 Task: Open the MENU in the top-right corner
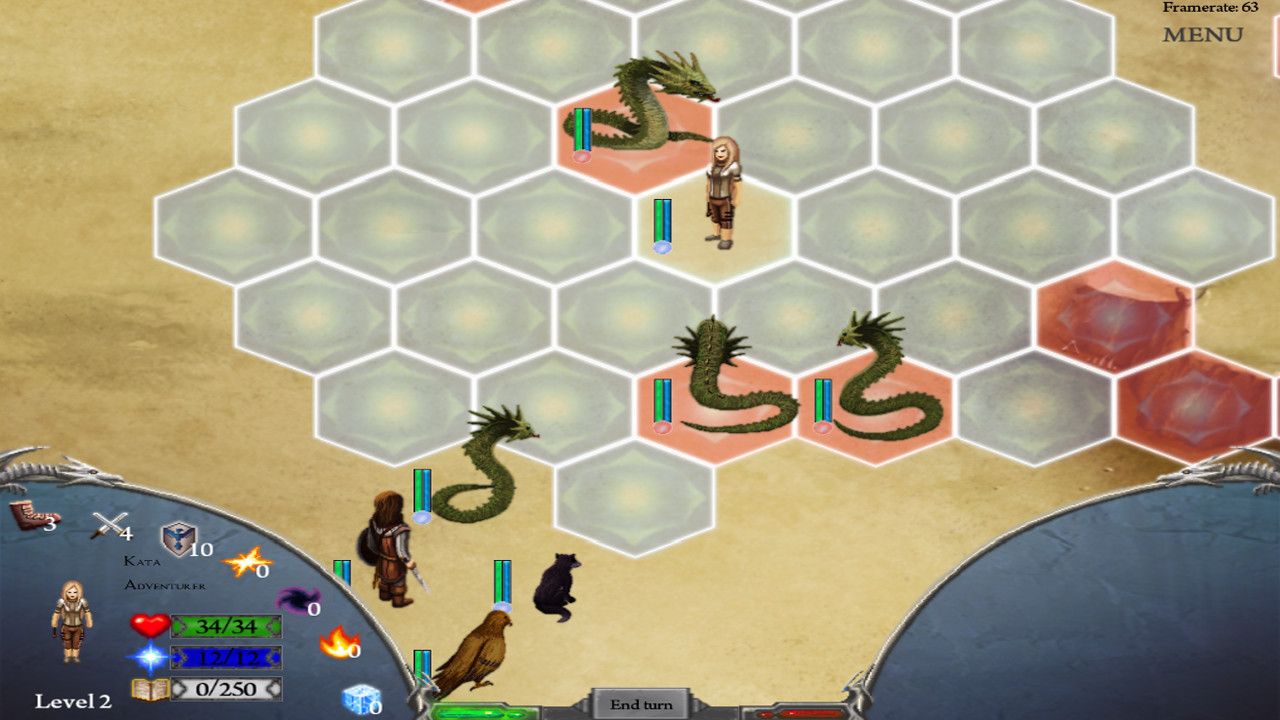(1203, 34)
